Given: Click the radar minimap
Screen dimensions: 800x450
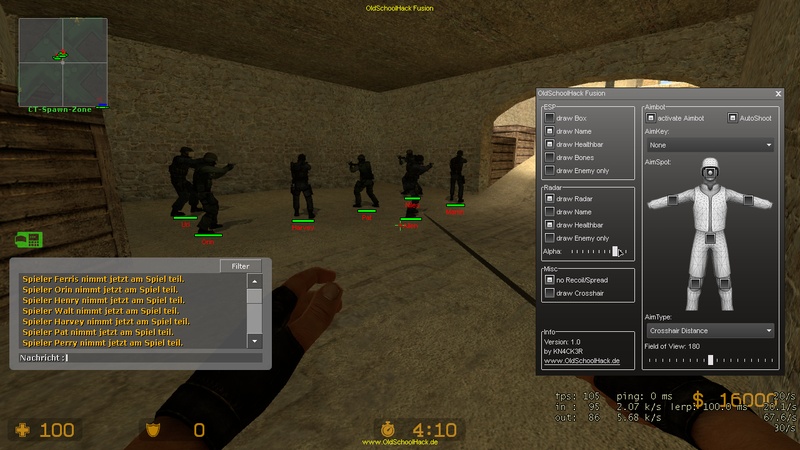Looking at the screenshot, I should coord(60,59).
